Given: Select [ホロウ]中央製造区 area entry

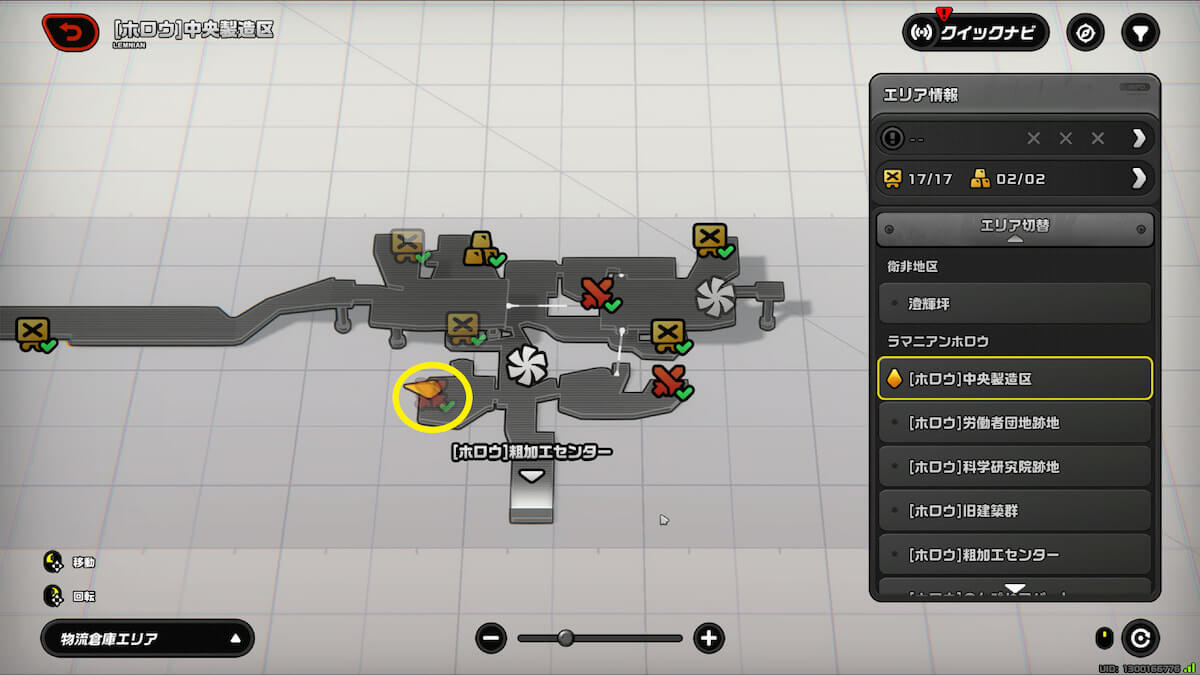Looking at the screenshot, I should point(1015,379).
